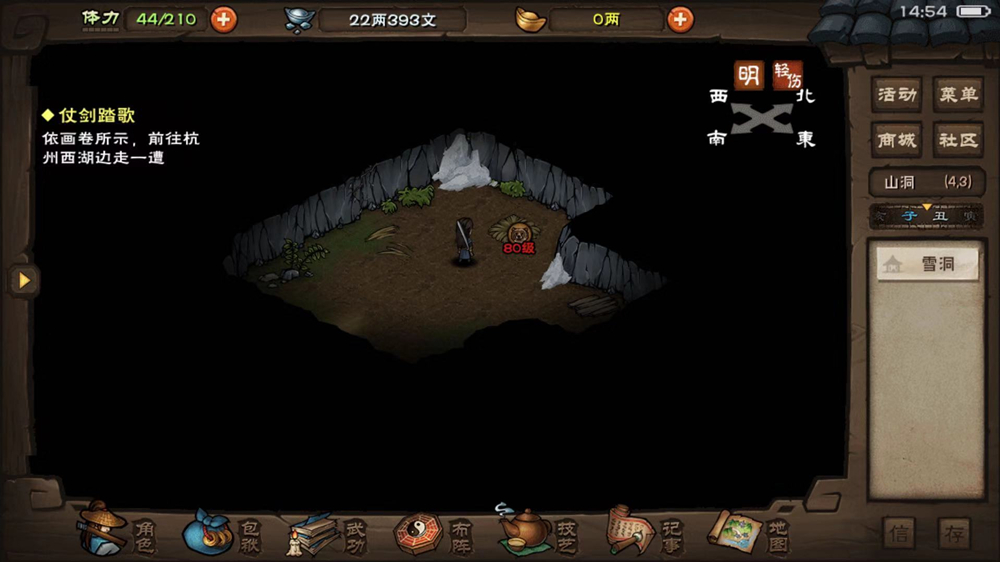Expand the left side arrow panel
This screenshot has height=562, width=1000.
point(23,281)
